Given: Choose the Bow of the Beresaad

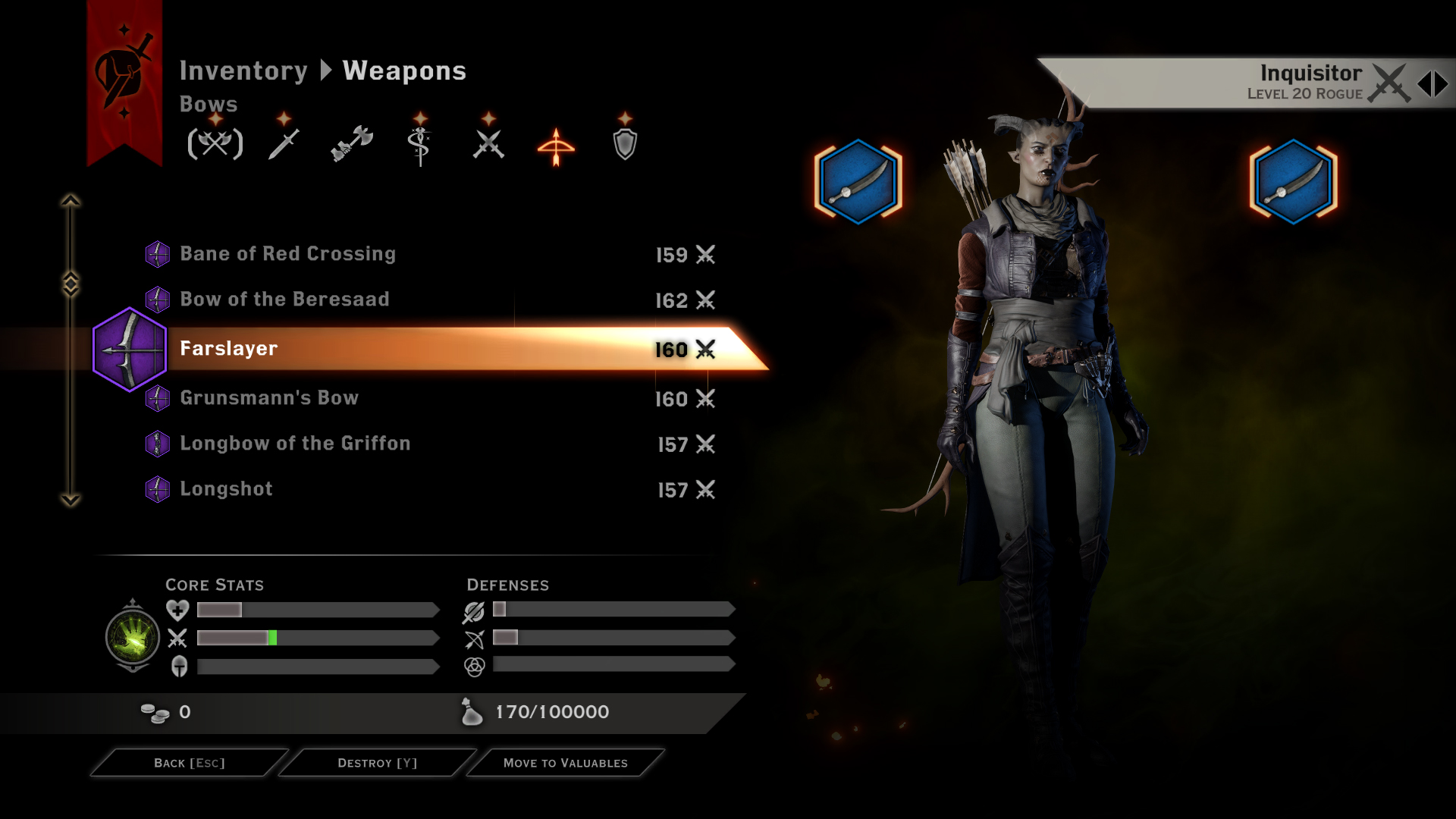Looking at the screenshot, I should (285, 300).
